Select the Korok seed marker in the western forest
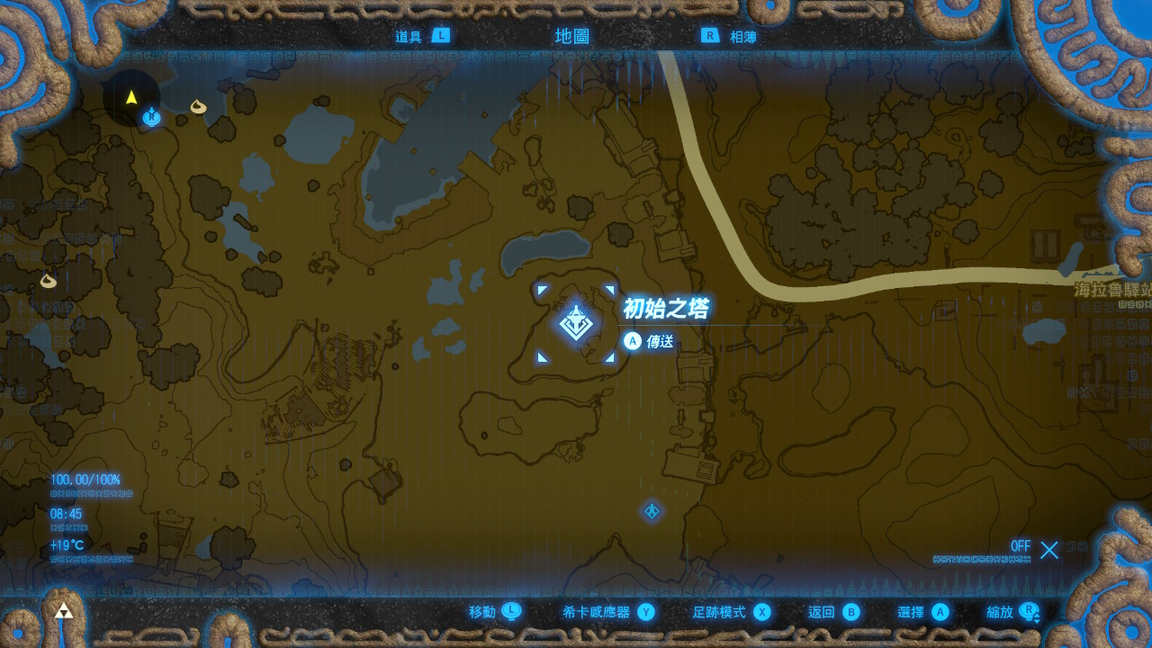 pos(48,281)
